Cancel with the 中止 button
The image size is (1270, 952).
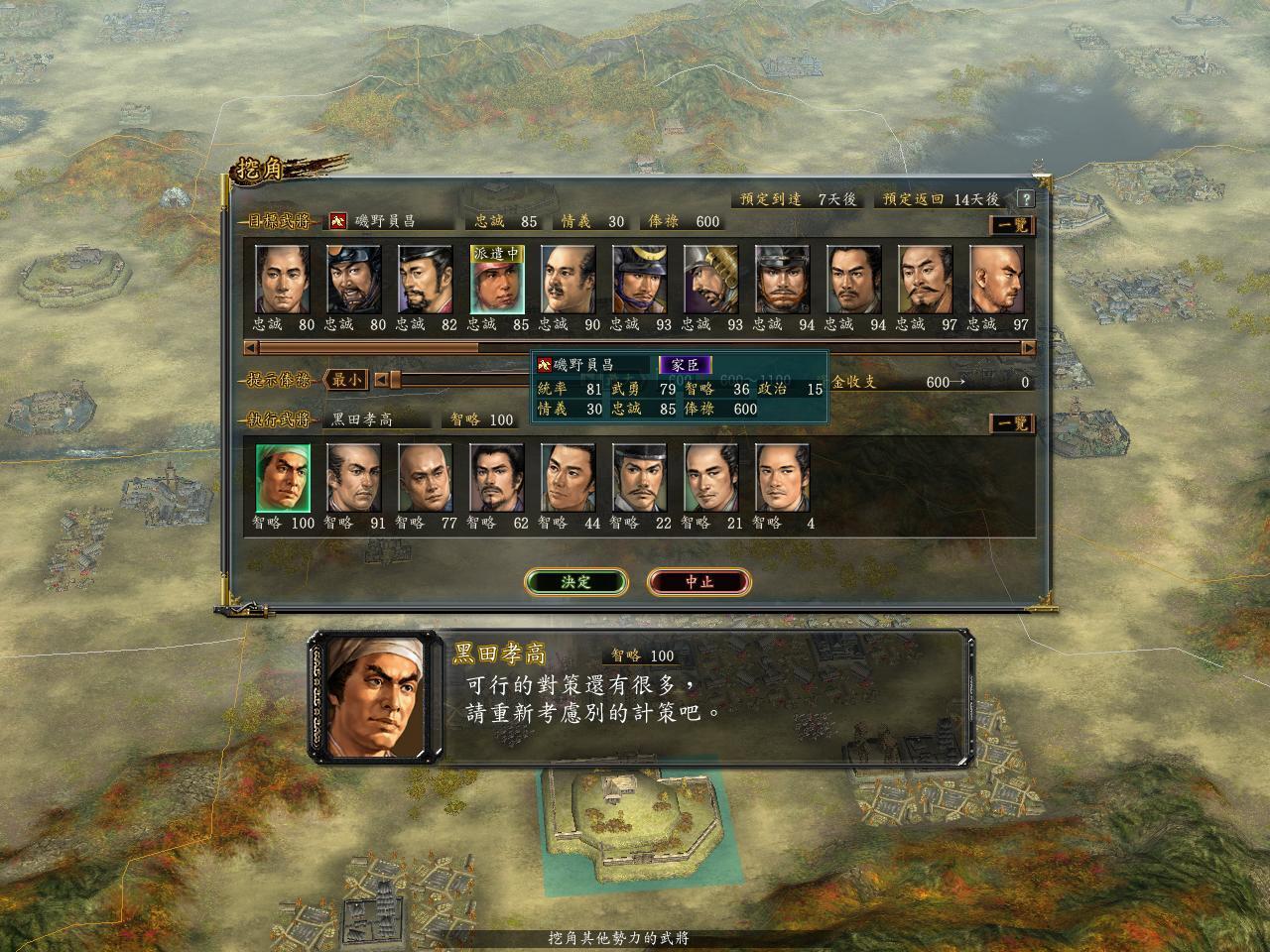tap(698, 582)
